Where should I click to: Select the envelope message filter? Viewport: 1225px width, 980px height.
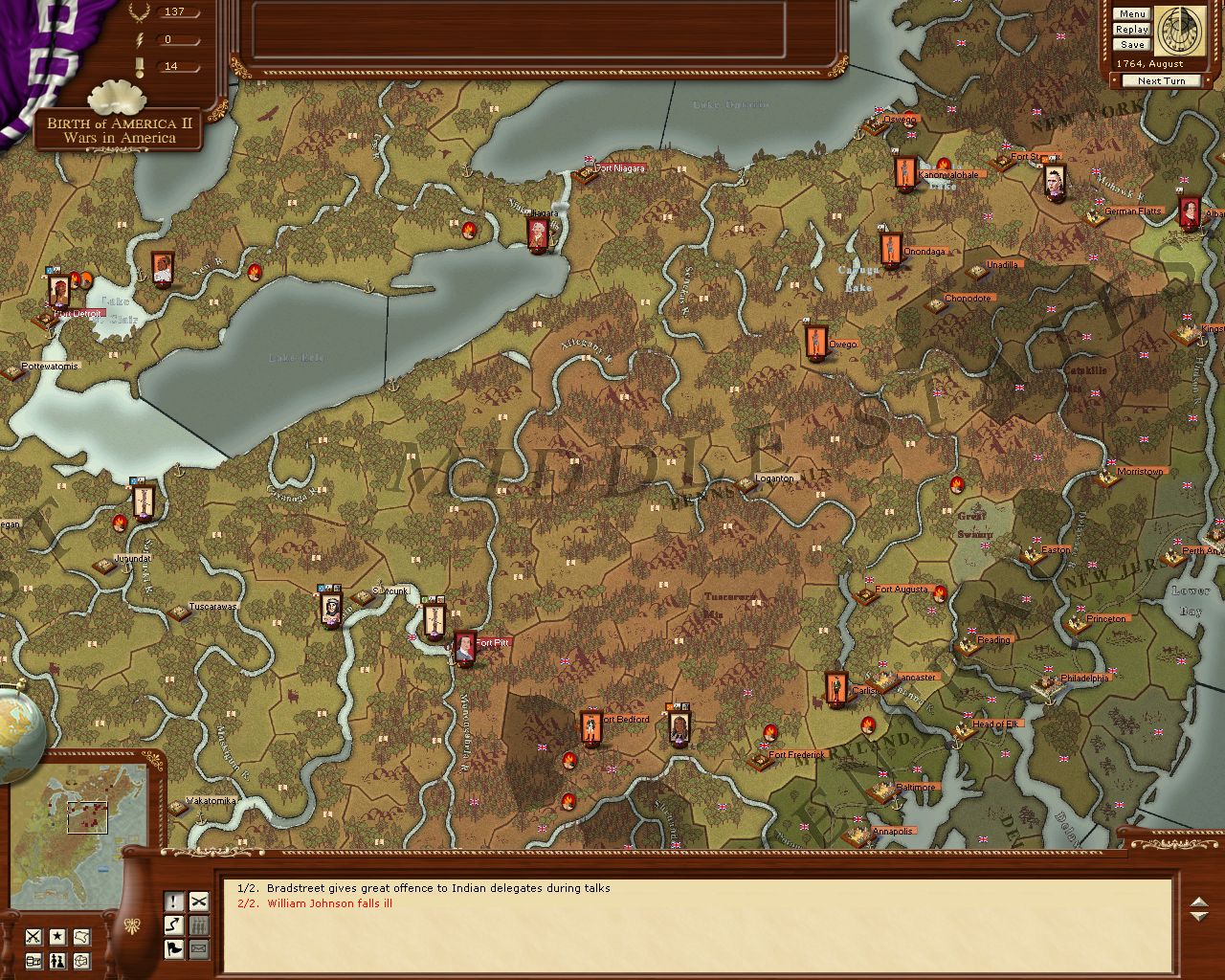click(x=198, y=948)
